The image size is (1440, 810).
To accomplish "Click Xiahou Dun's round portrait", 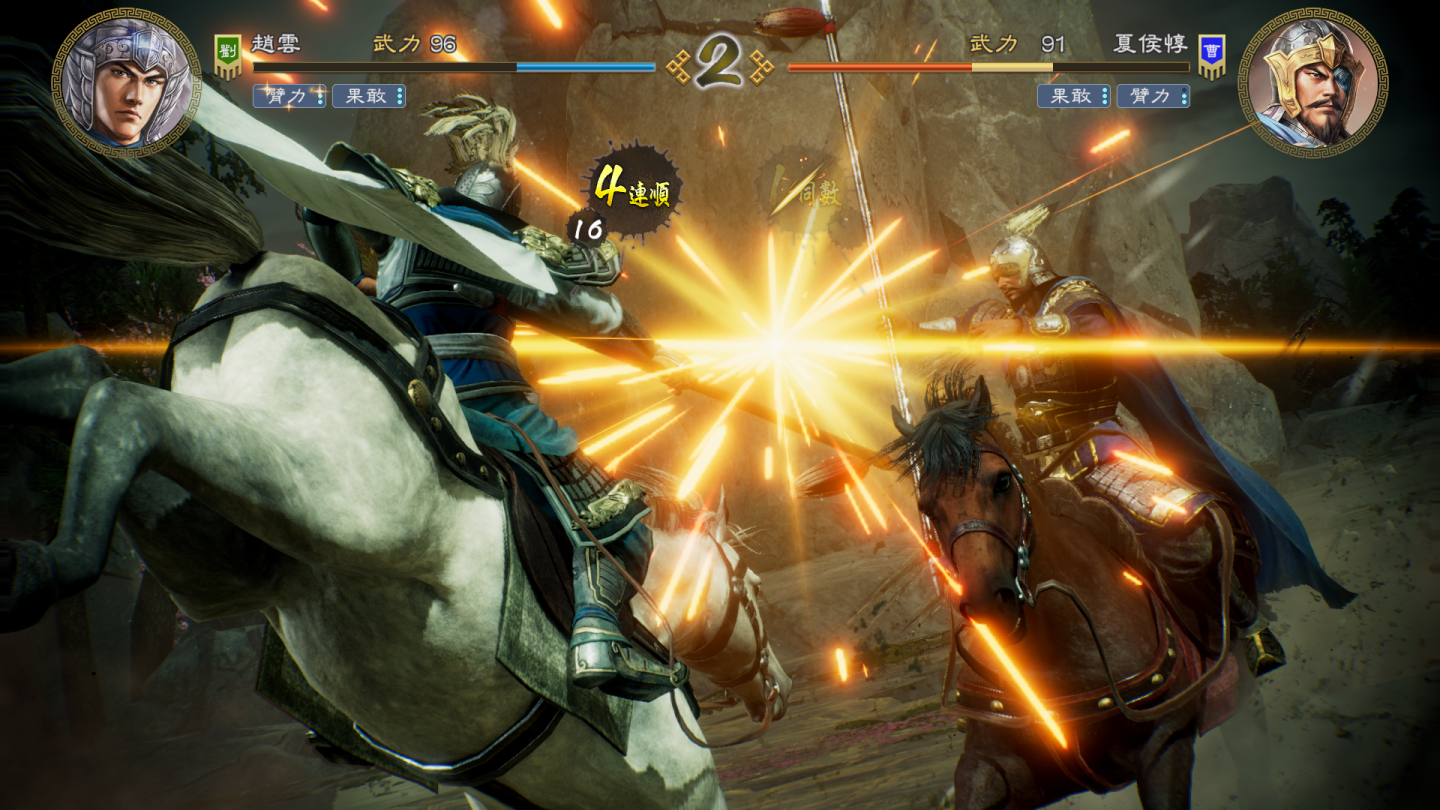I will [1312, 82].
